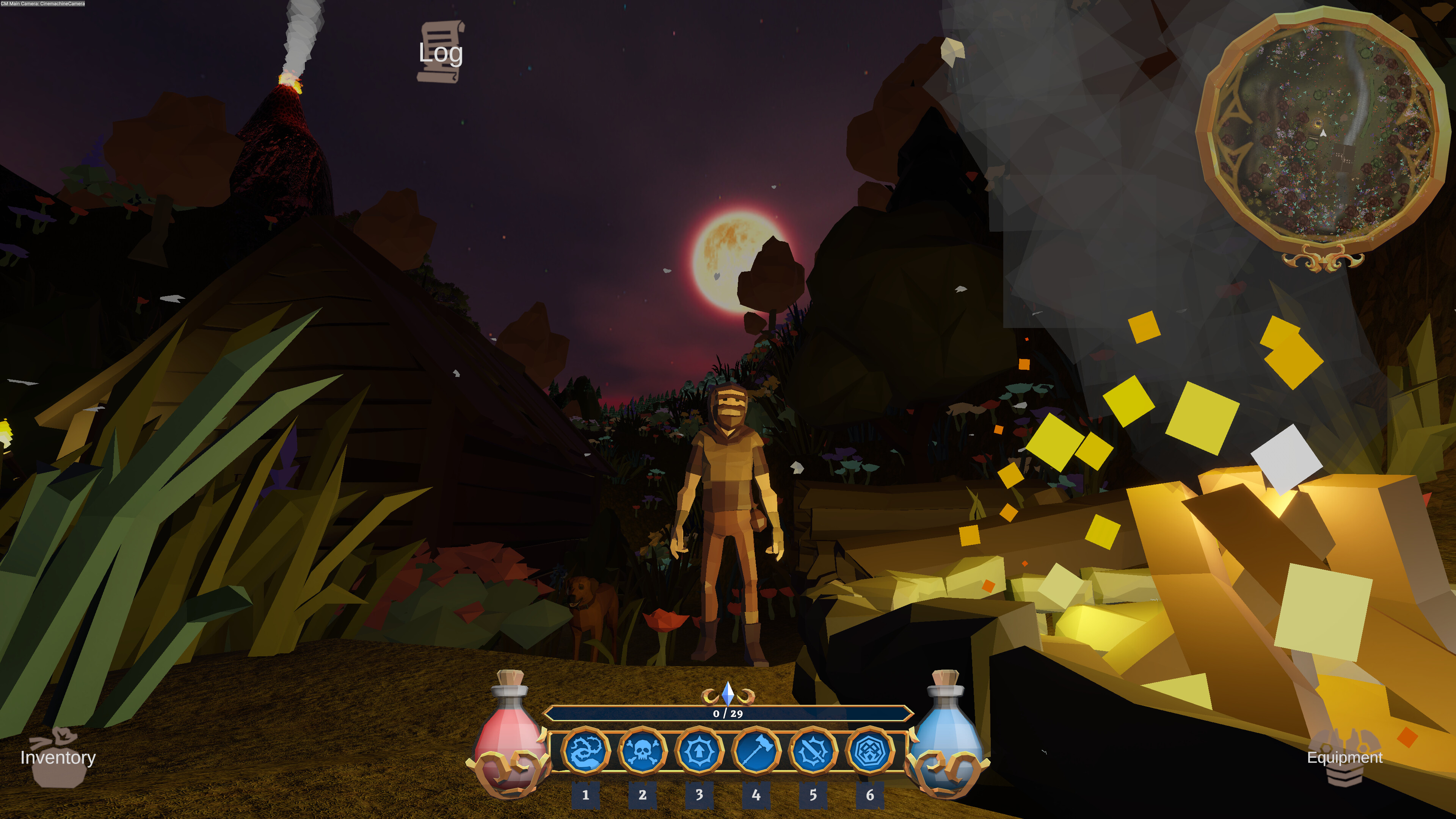Open the Log scroll
Screen dimensions: 1456x819
pos(440,52)
